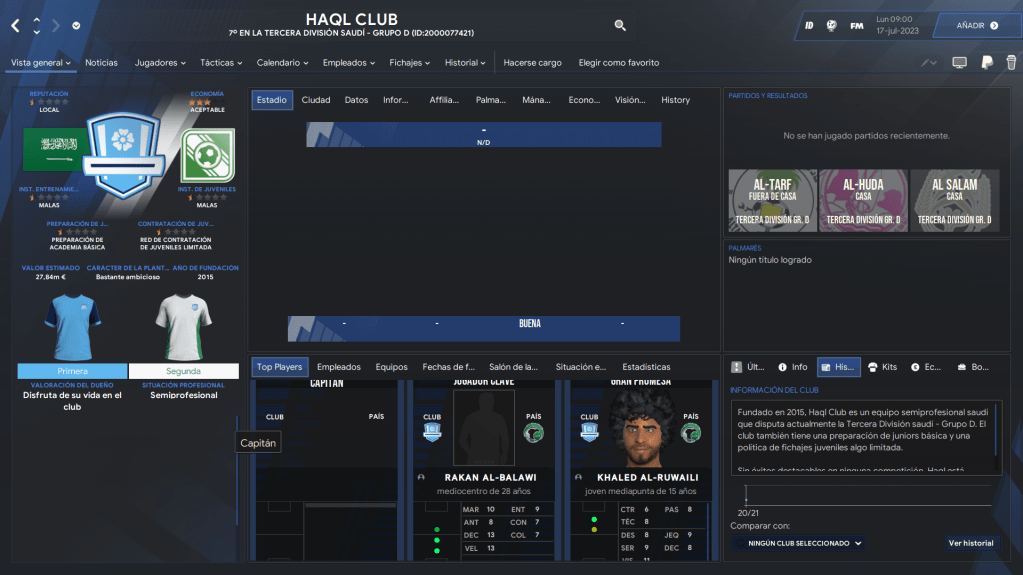Viewport: 1023px width, 575px height.
Task: Open the Empleados tab beside Top Players
Action: point(338,367)
